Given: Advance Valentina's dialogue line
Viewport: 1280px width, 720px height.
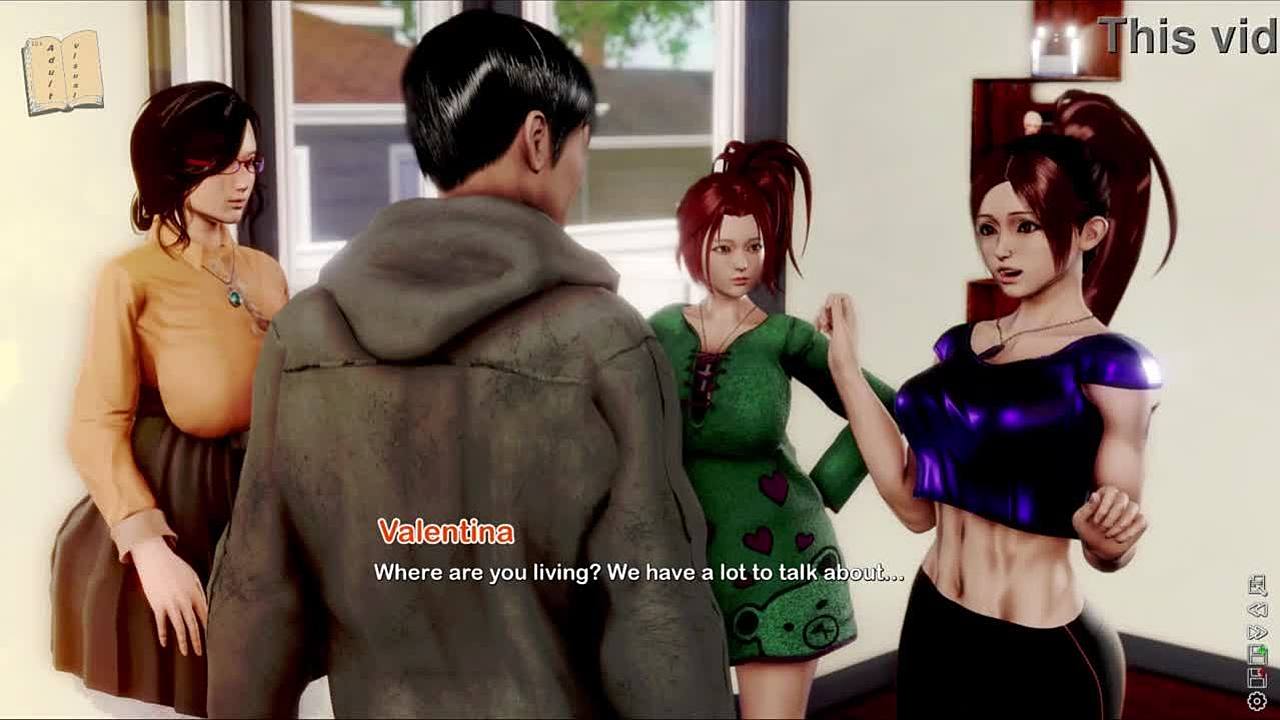Looking at the screenshot, I should (638, 573).
